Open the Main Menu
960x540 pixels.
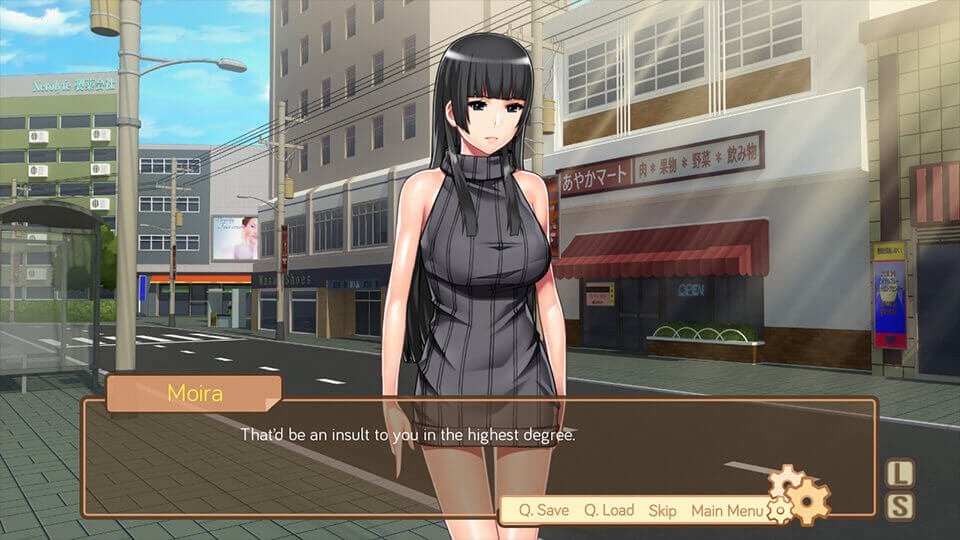coord(727,510)
